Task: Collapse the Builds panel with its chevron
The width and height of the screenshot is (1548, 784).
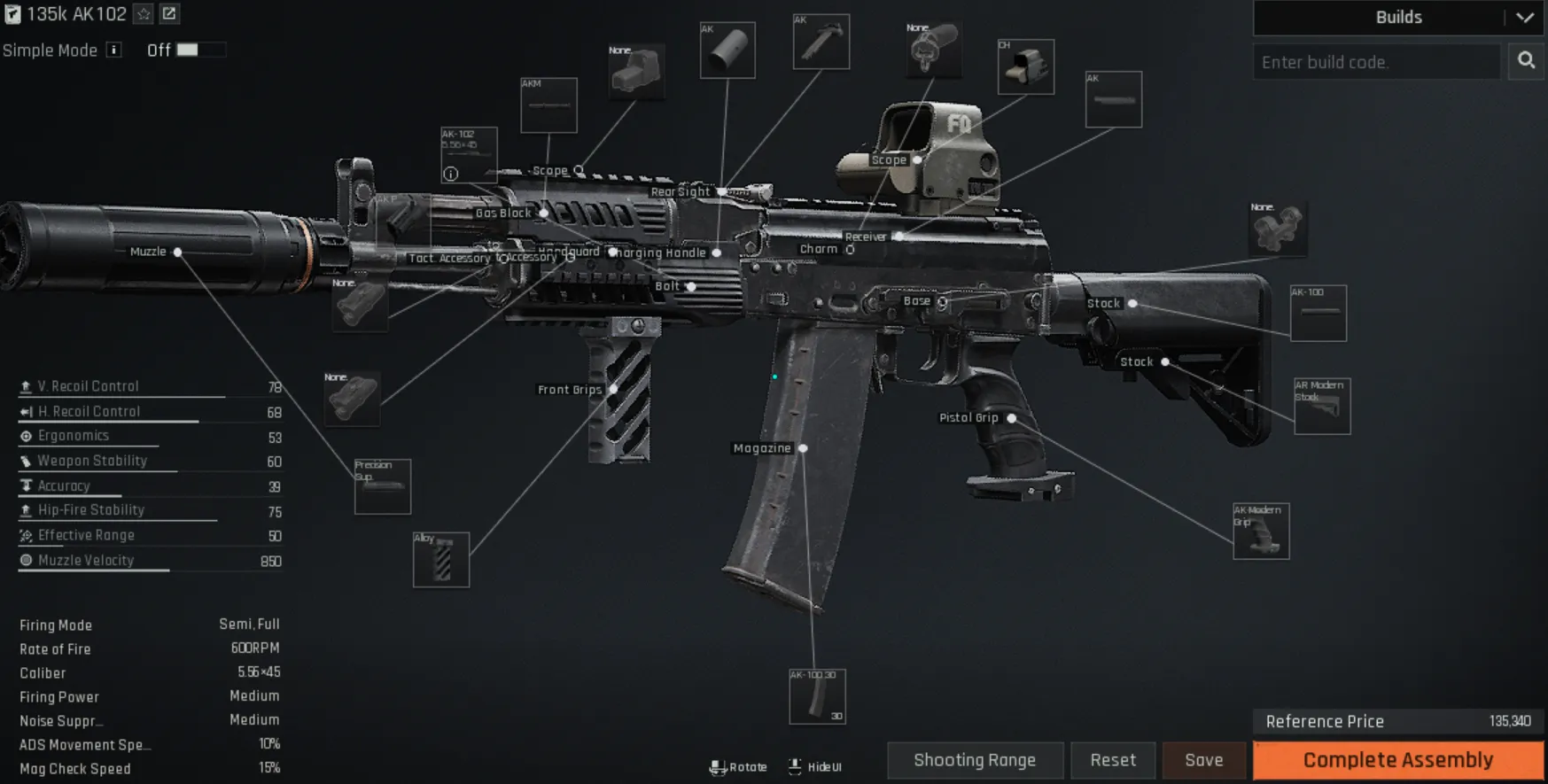Action: [1527, 18]
